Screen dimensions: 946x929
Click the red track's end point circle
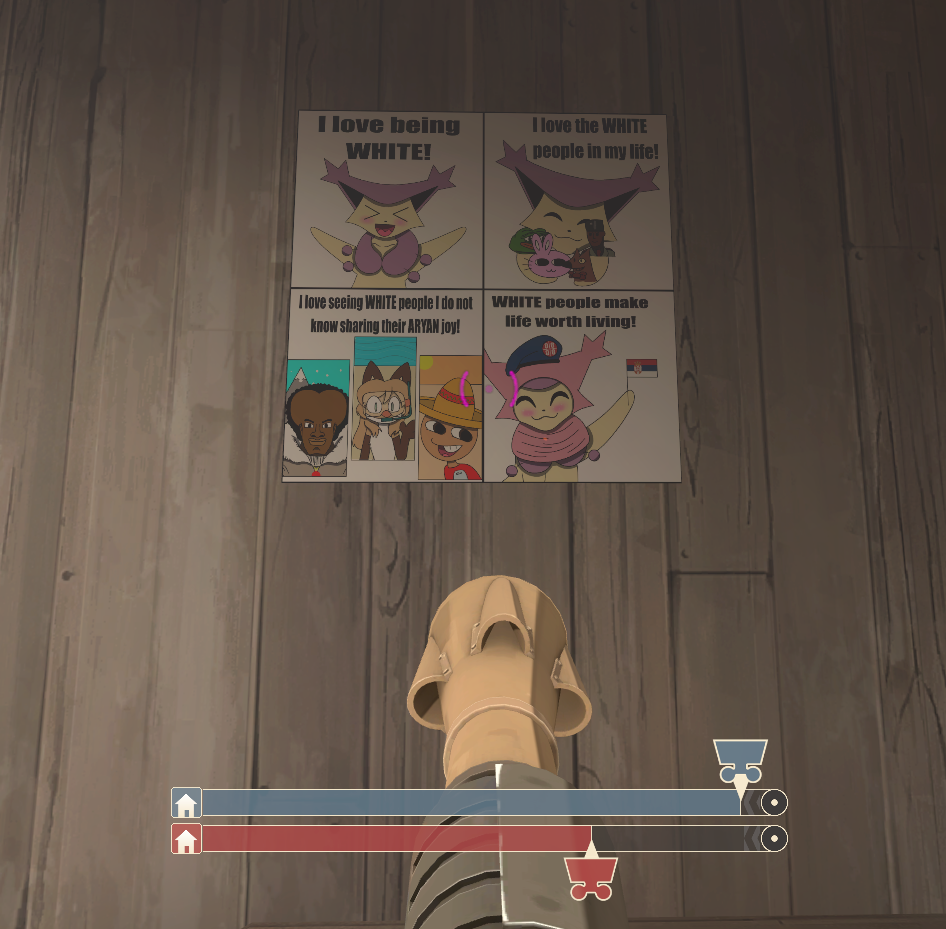[773, 838]
